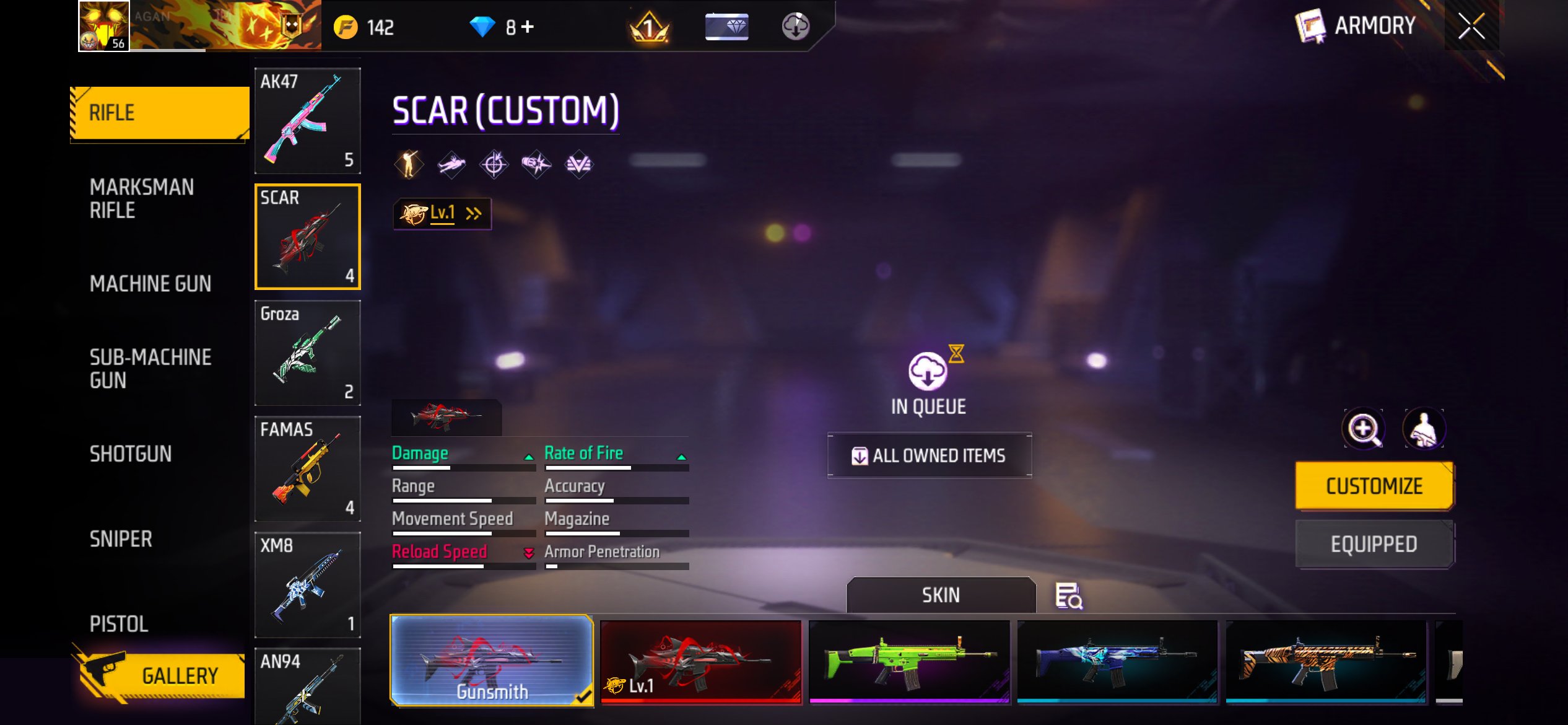1568x725 pixels.
Task: Open the skin list search icon
Action: pyautogui.click(x=1068, y=595)
